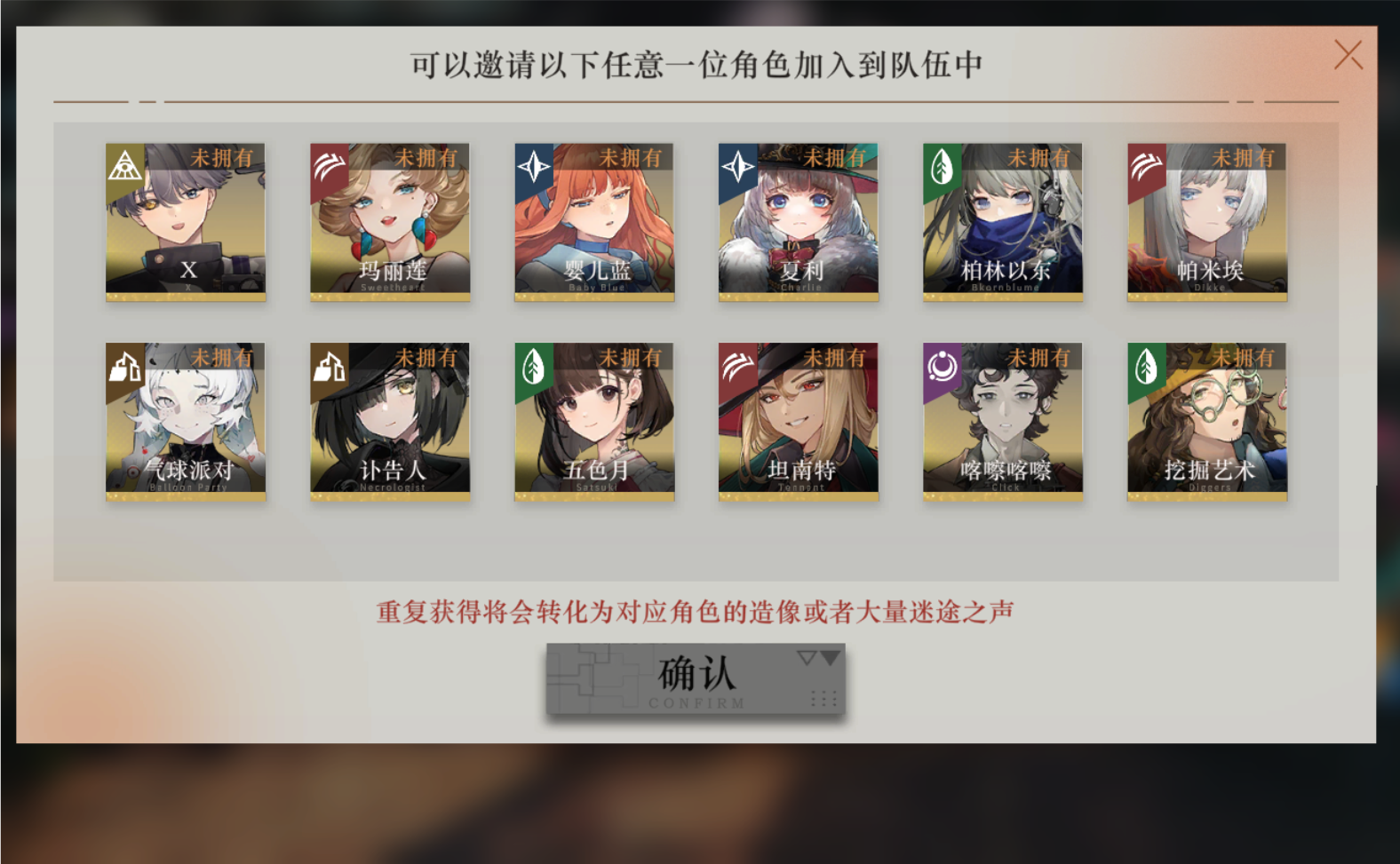The width and height of the screenshot is (1400, 864).
Task: Select Tennant 坦南特's portrait
Action: [x=798, y=422]
